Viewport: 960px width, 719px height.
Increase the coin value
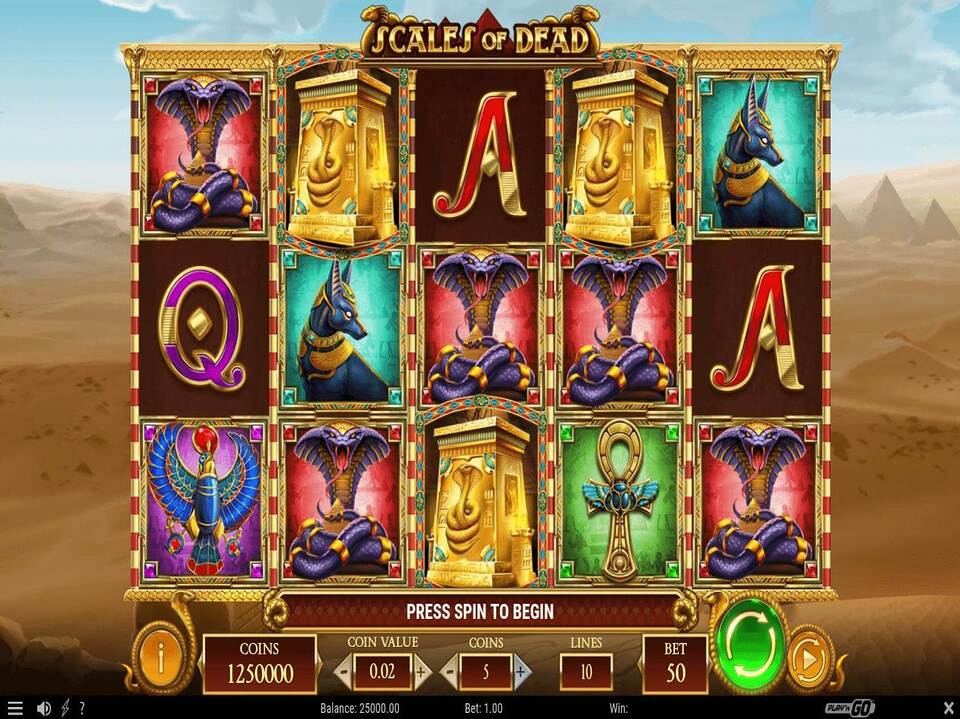[421, 672]
